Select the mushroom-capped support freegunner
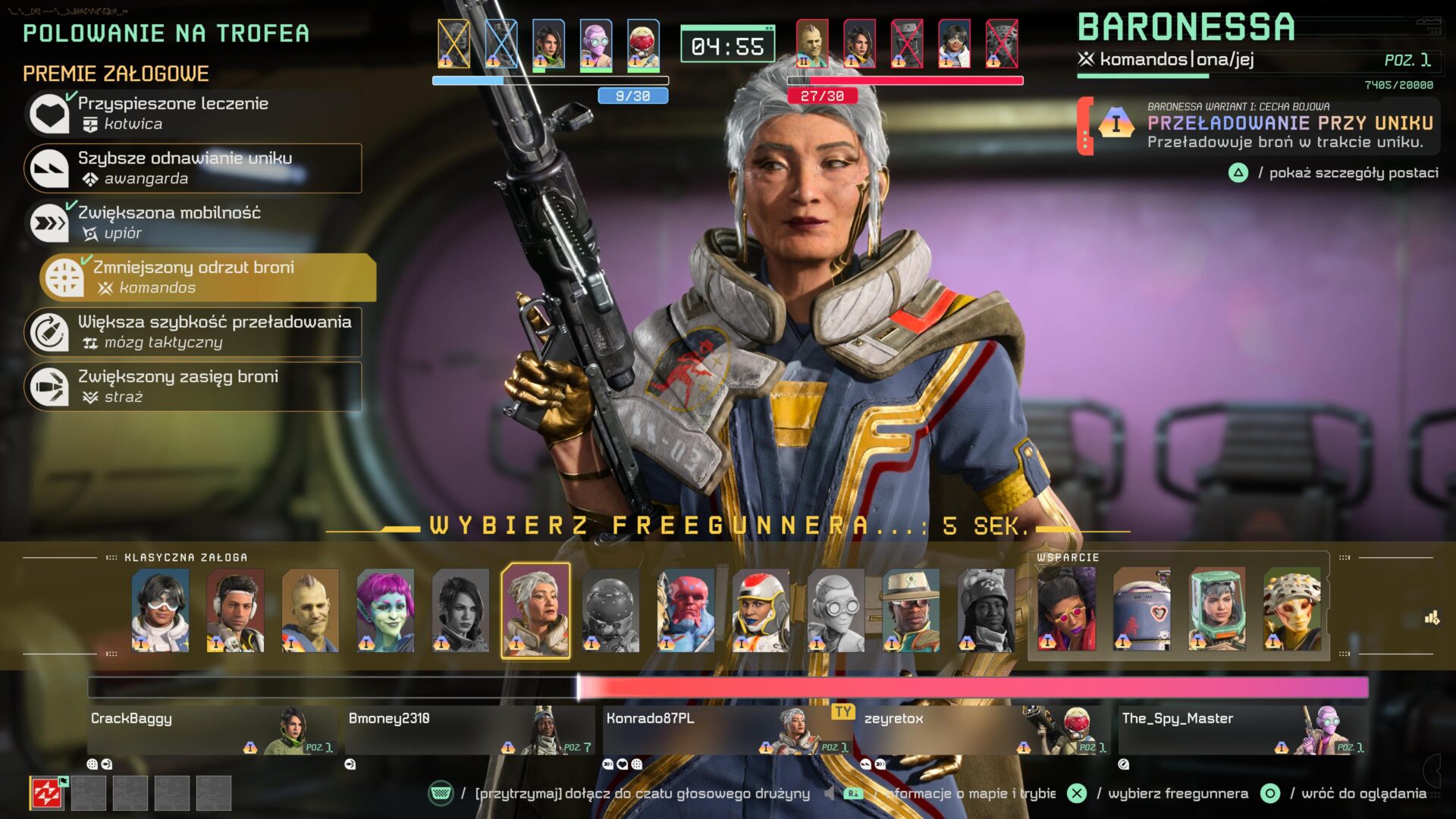Image resolution: width=1456 pixels, height=819 pixels. click(1292, 610)
